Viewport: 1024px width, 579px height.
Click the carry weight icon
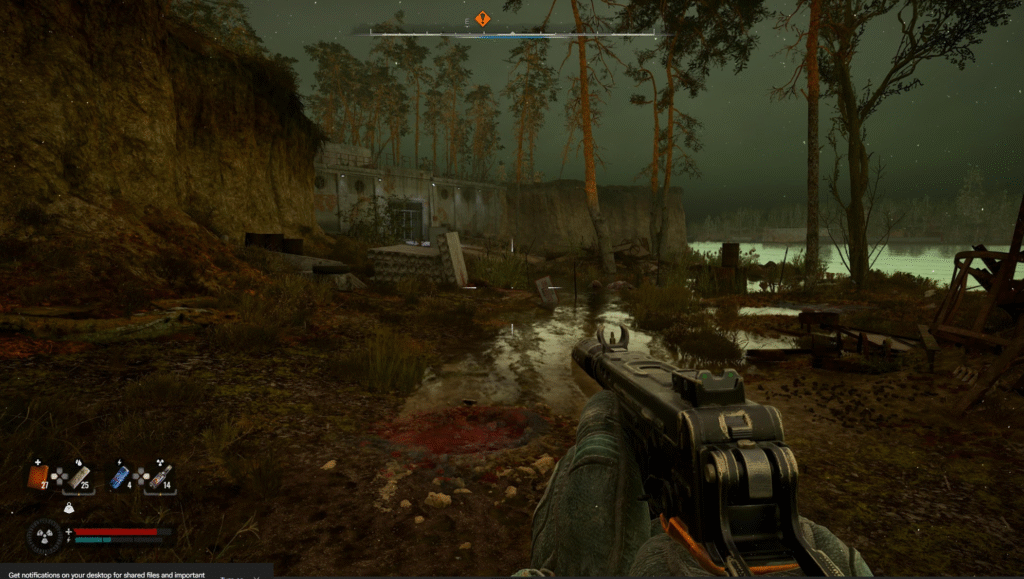[69, 509]
